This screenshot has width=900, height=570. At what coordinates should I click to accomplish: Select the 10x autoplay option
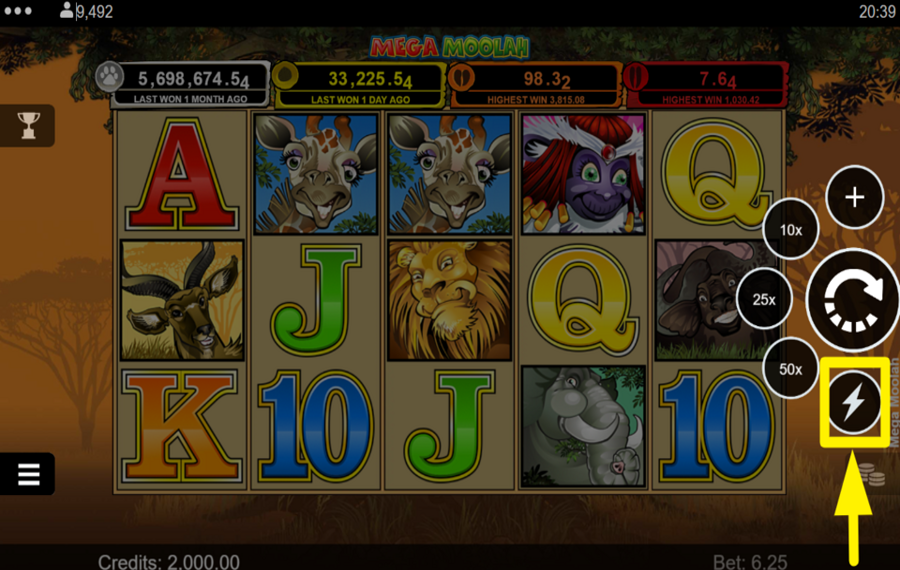791,230
